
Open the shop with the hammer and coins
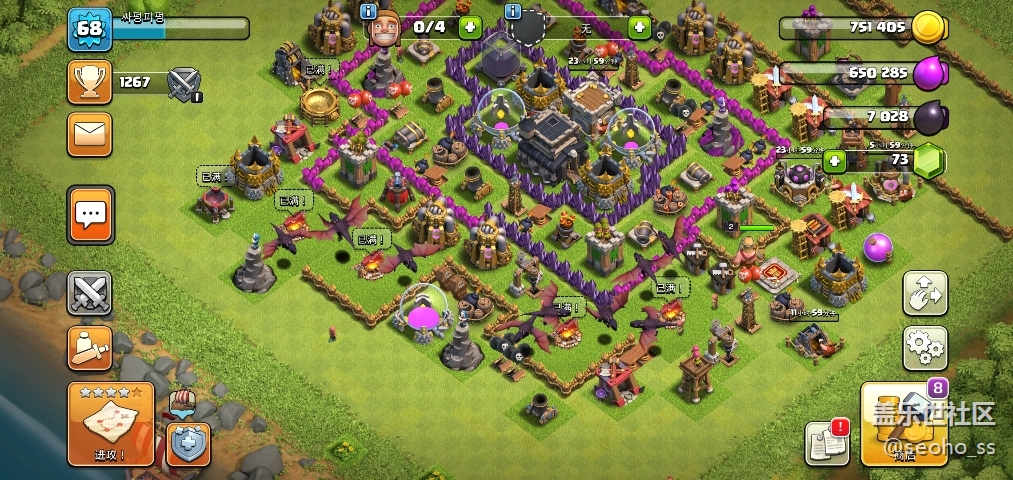(903, 424)
